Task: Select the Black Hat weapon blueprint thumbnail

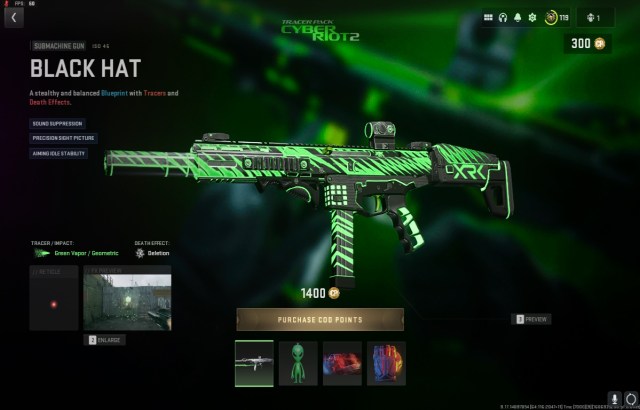Action: pos(254,363)
